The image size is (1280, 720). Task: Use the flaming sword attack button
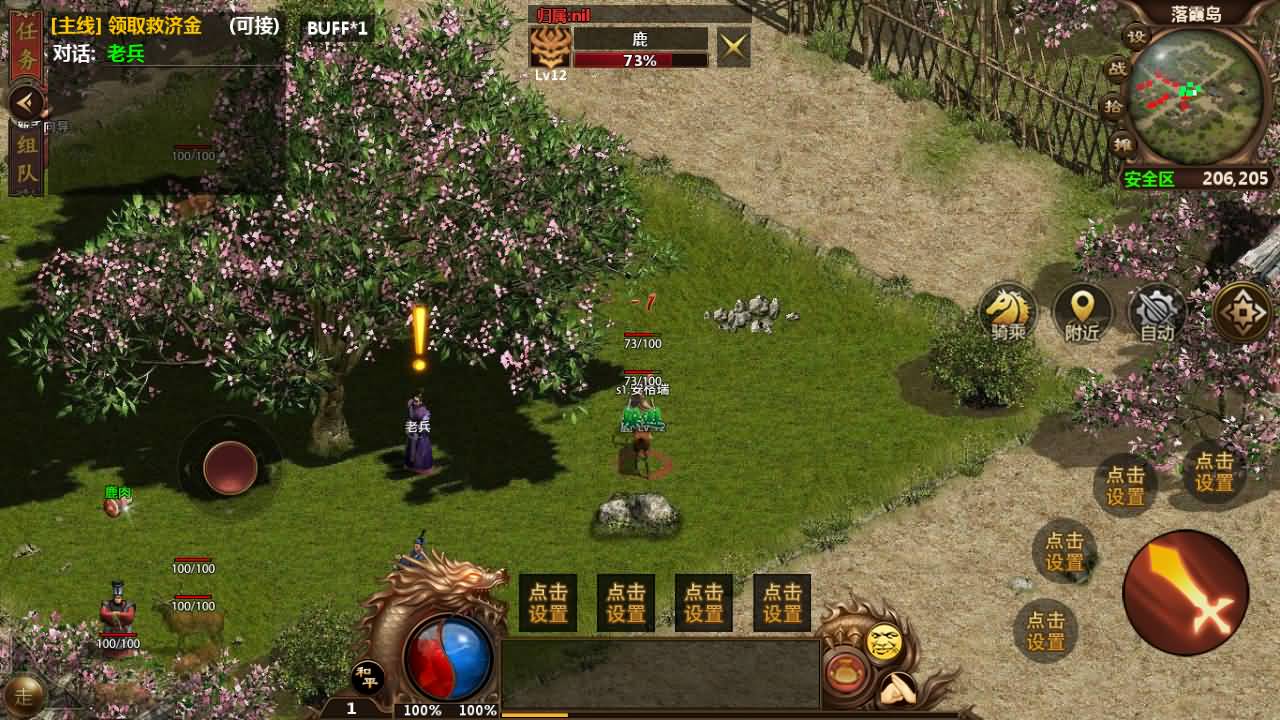point(1186,592)
